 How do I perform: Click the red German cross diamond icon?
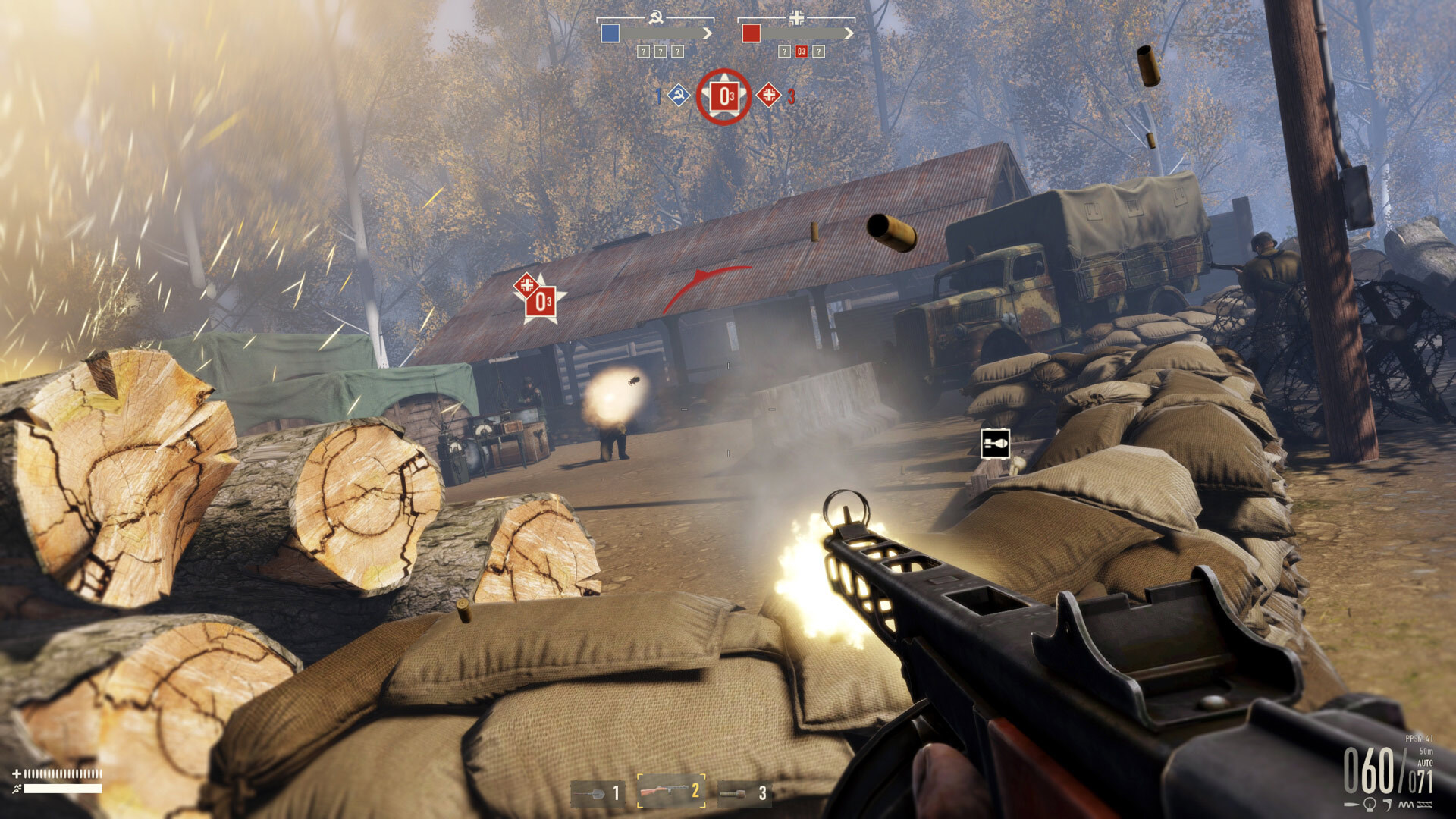(769, 96)
